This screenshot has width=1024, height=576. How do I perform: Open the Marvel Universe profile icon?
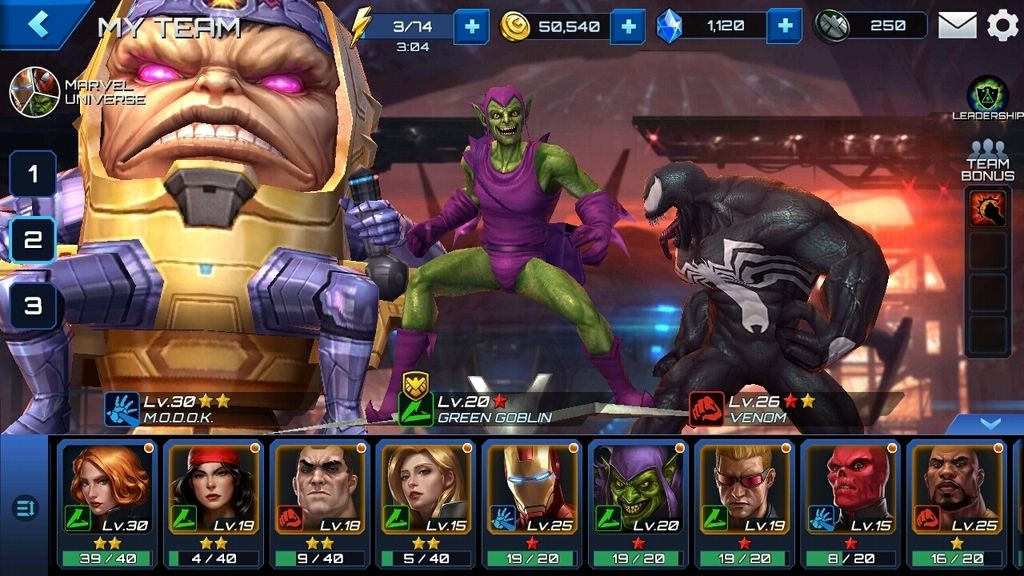34,92
